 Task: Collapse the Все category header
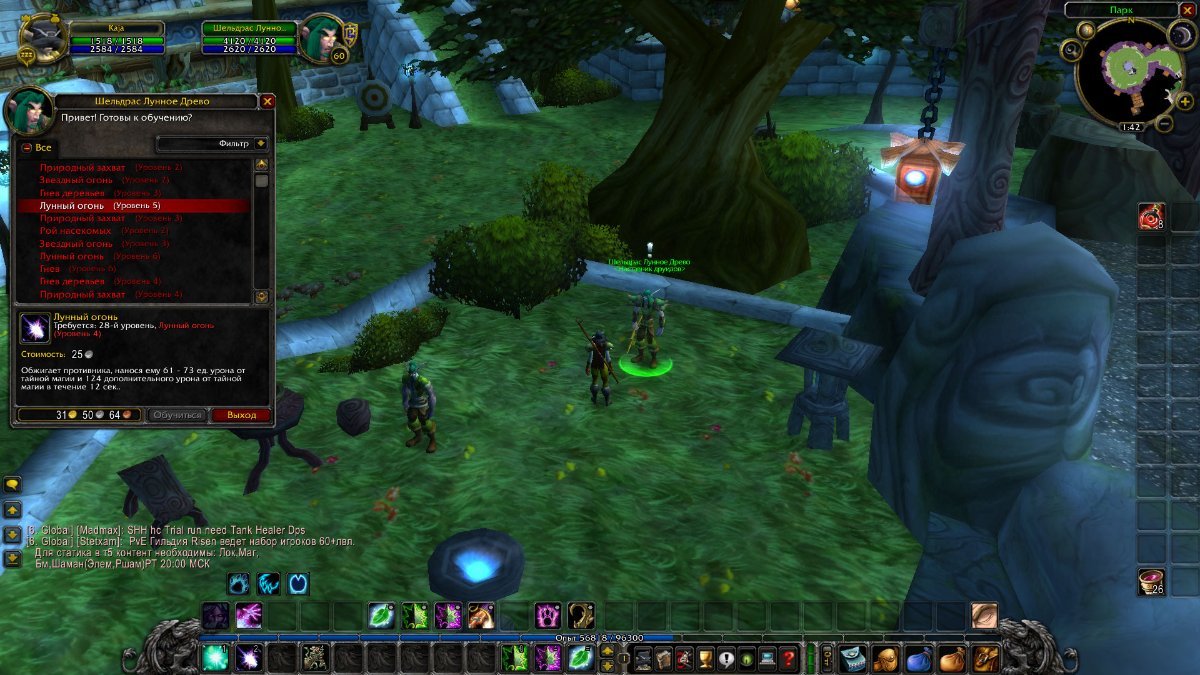pos(27,148)
